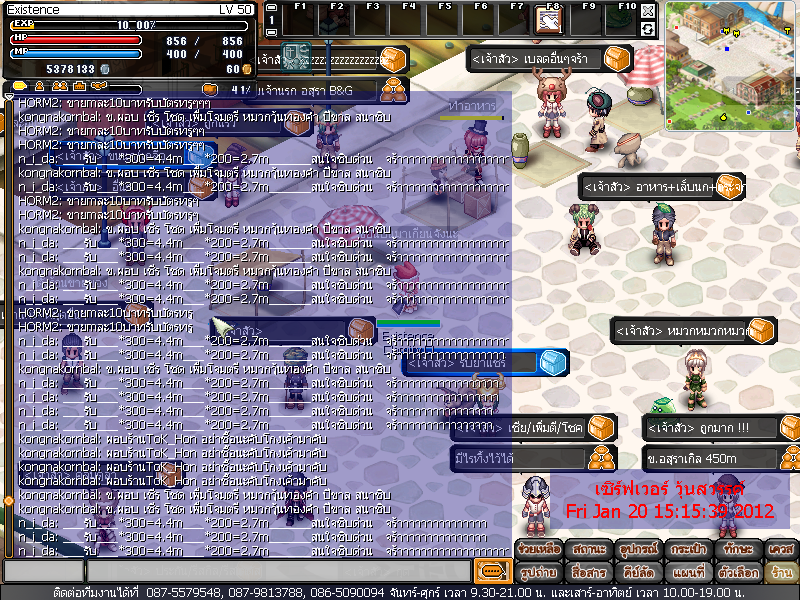Open the คีย์ลัด shortcut keys menu
This screenshot has width=800, height=600.
[634, 573]
